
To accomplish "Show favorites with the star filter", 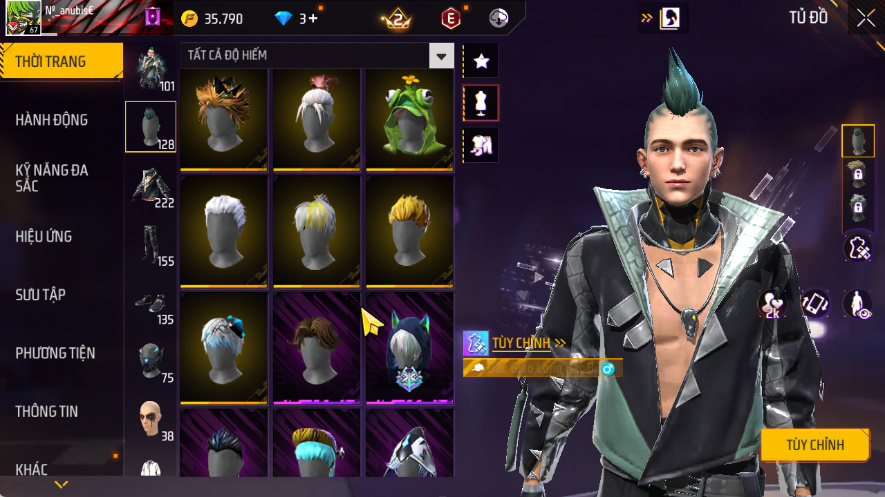I will click(x=481, y=61).
